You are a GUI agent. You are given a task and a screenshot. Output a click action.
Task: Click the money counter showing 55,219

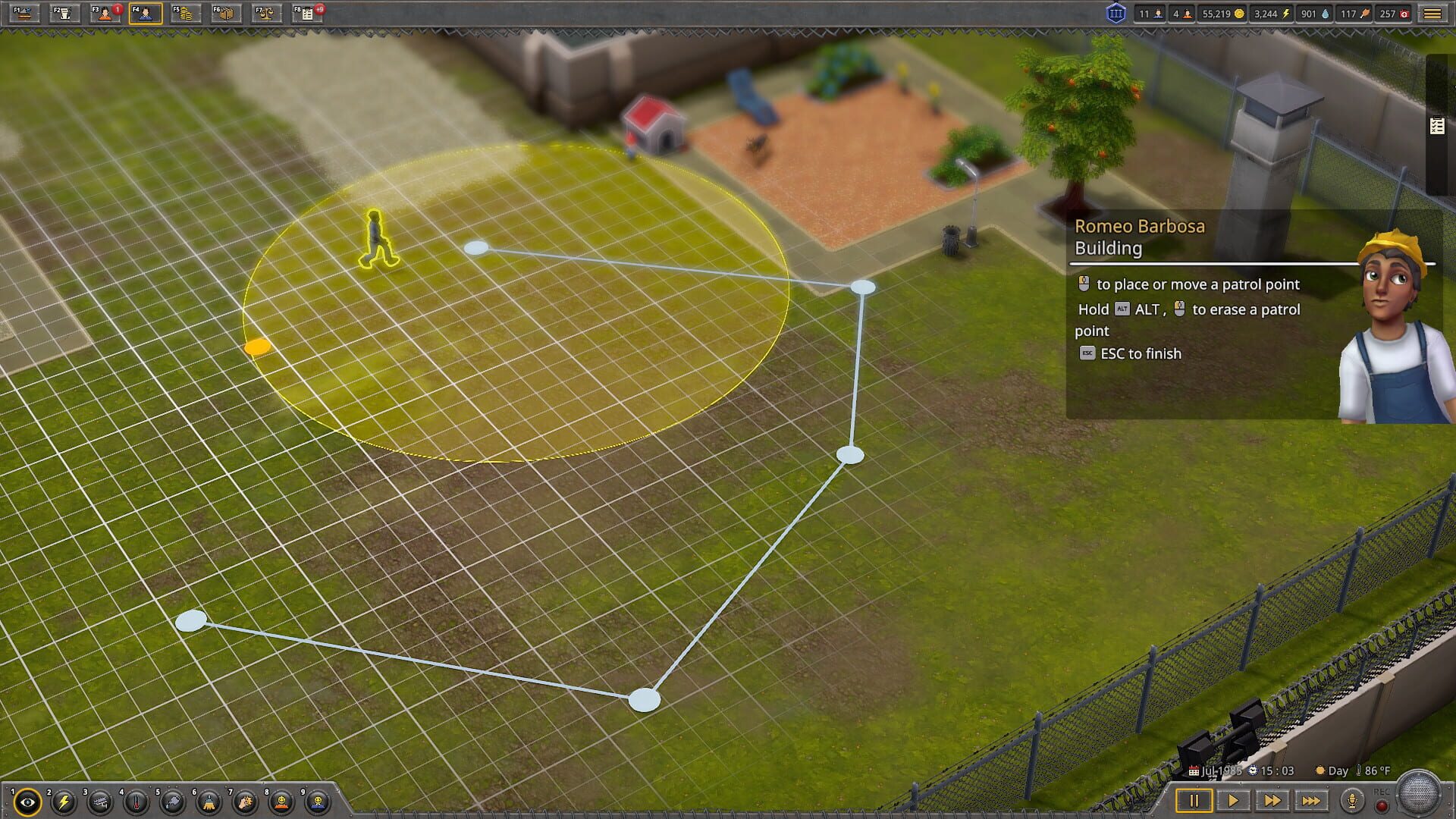coord(1224,13)
